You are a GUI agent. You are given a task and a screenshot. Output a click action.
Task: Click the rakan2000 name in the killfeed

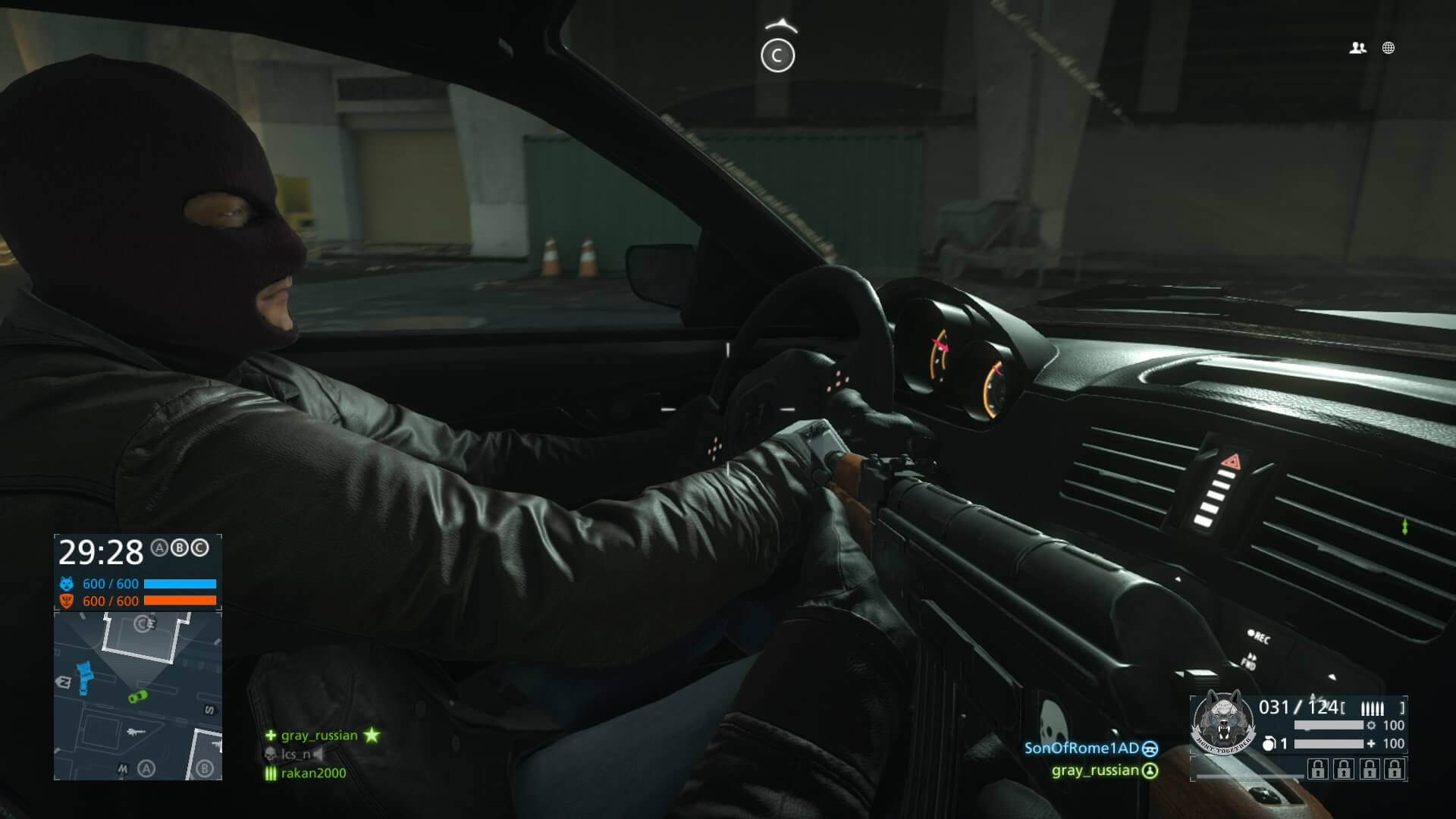313,773
